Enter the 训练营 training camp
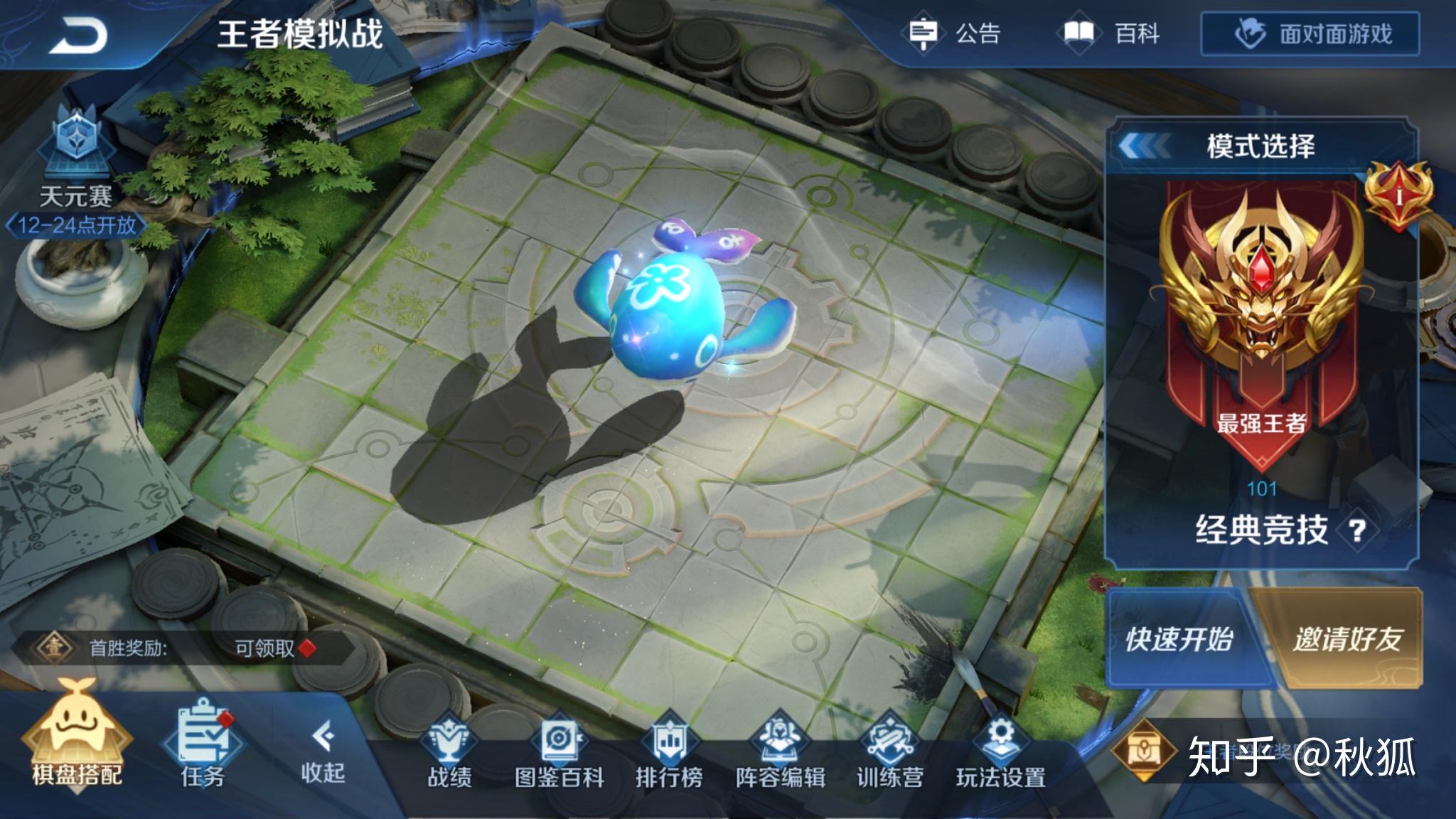The height and width of the screenshot is (819, 1456). pyautogui.click(x=889, y=752)
